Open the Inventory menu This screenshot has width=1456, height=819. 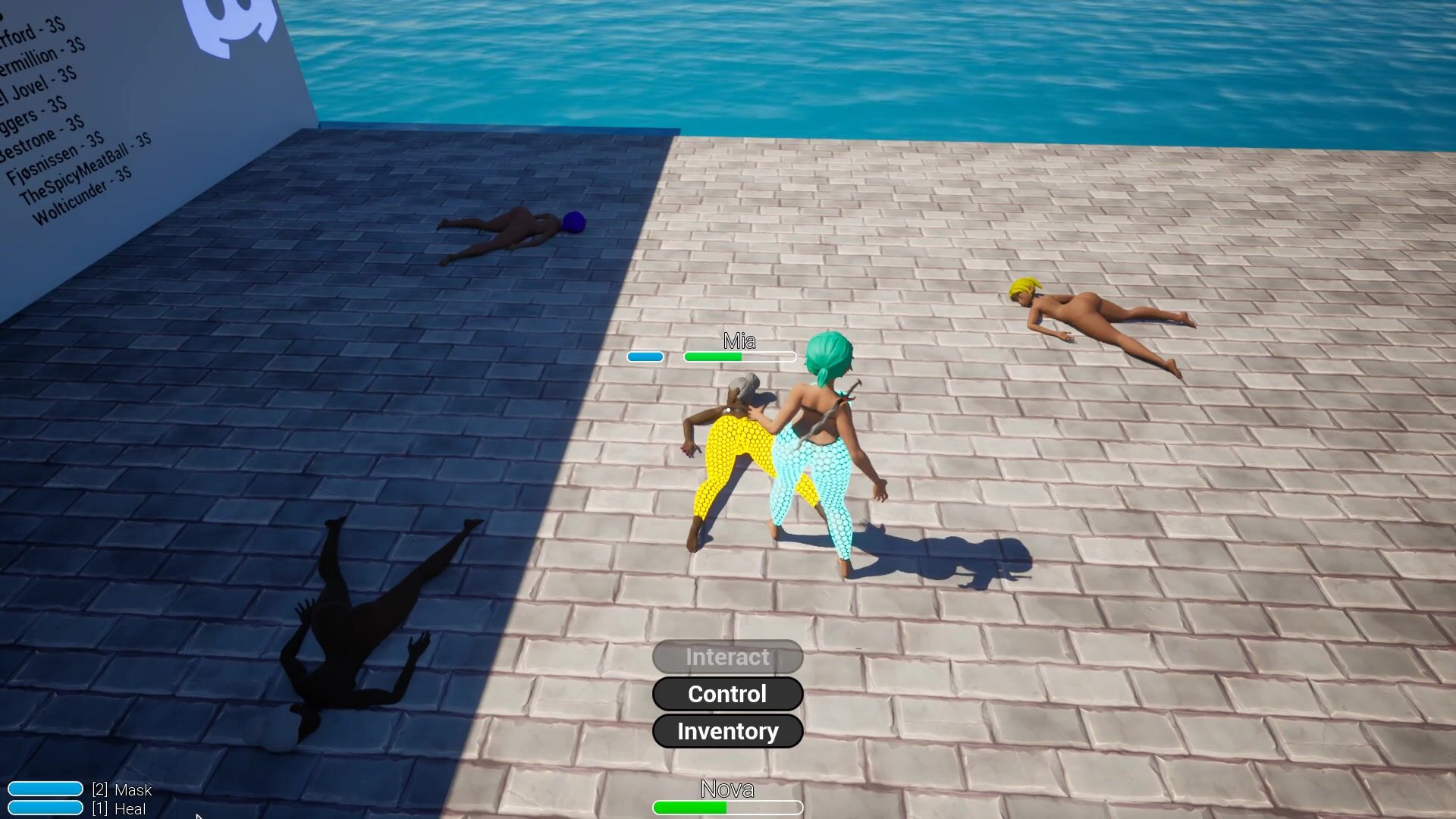point(727,731)
